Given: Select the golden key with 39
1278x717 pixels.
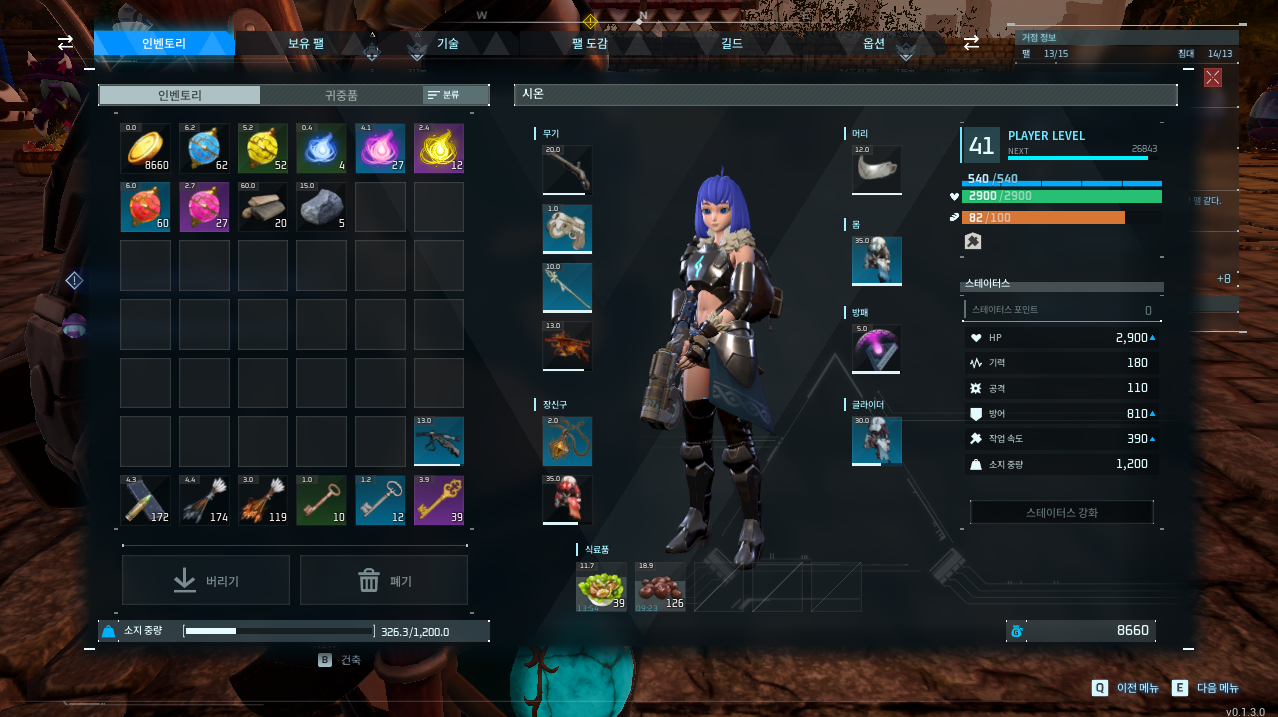Looking at the screenshot, I should [439, 500].
